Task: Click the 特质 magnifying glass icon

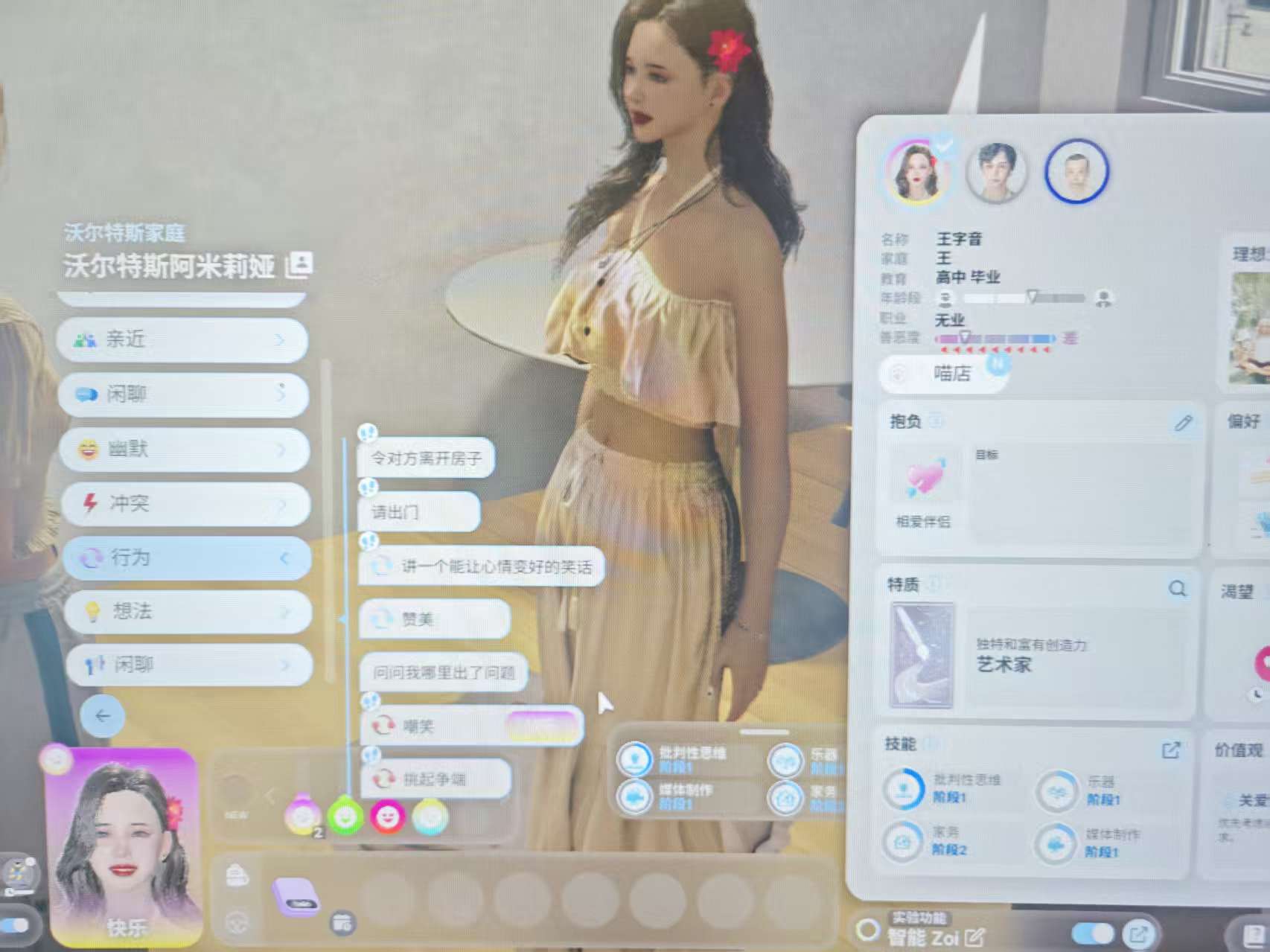Action: (x=1177, y=590)
